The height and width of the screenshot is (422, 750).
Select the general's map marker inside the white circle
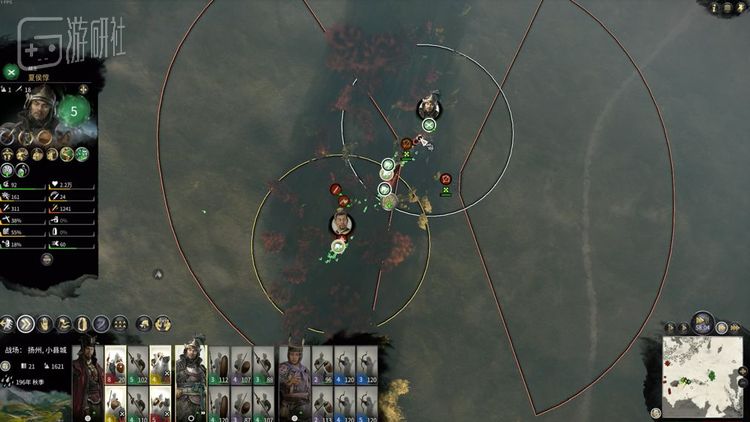pos(428,105)
